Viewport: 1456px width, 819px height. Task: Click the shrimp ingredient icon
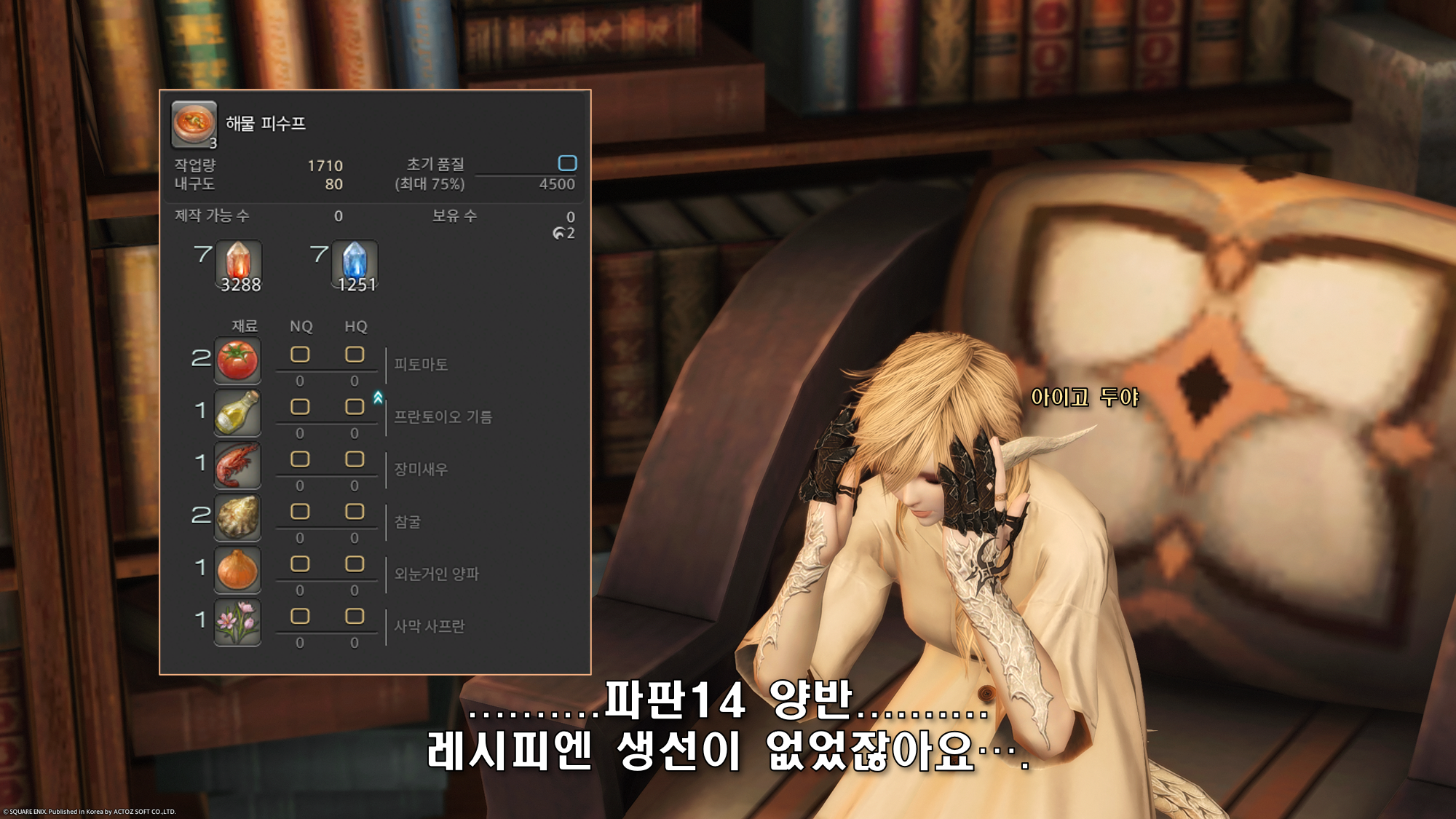[x=237, y=464]
